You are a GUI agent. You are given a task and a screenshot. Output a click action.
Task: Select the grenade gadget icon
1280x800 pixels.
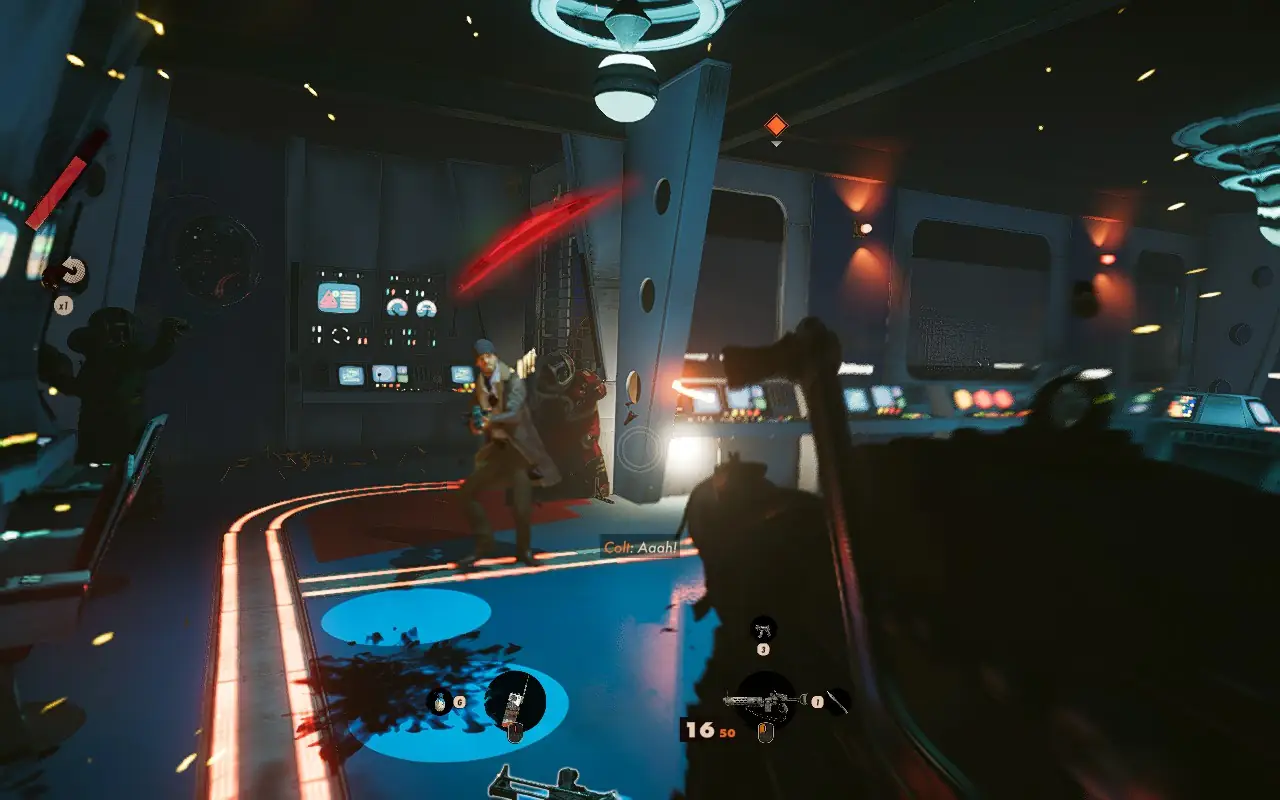tap(439, 702)
